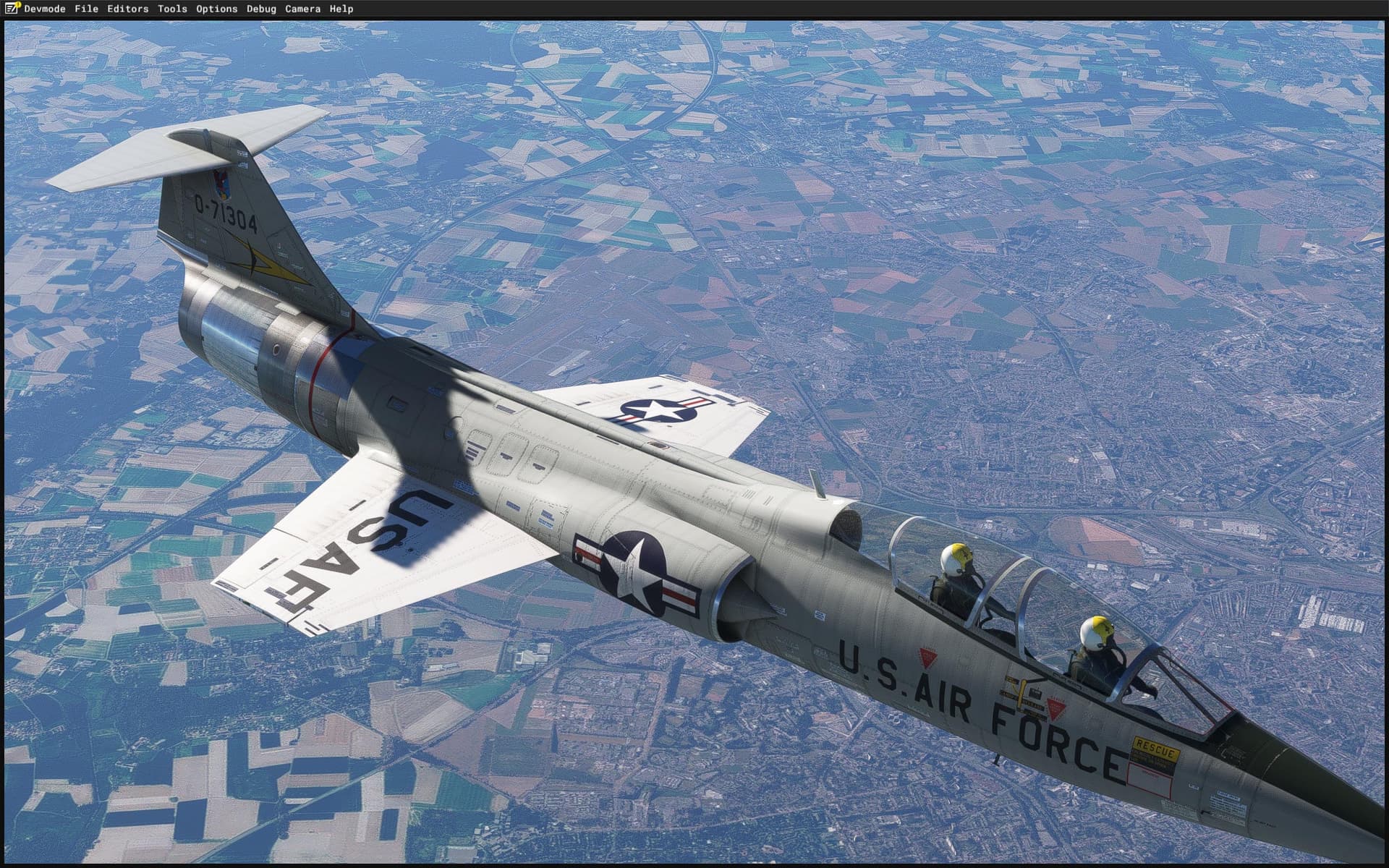The image size is (1389, 868).
Task: Click the yellow notification badge on Devmode icon
Action: click(x=20, y=4)
